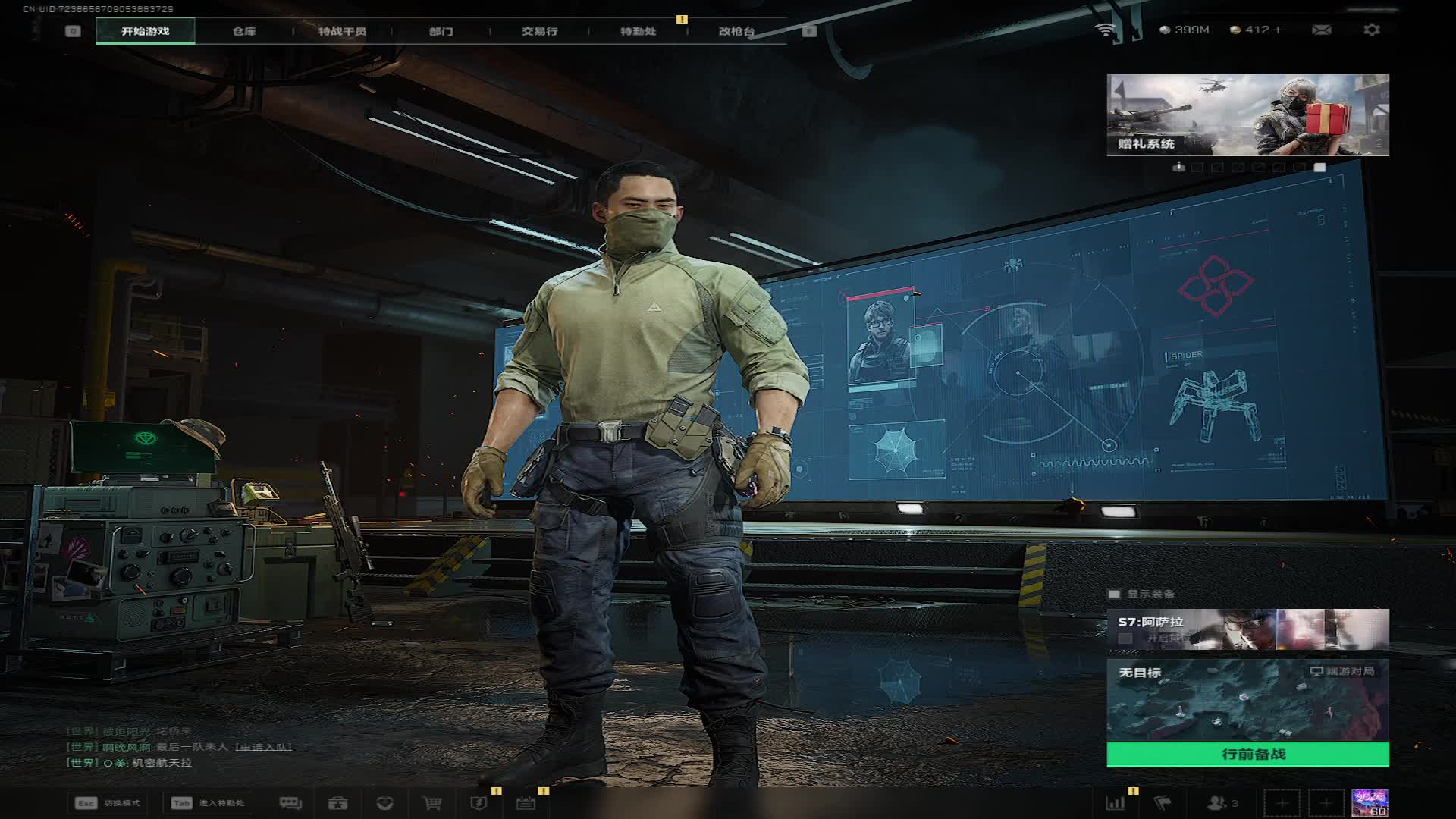Switch to the 仓库 warehouse tab
The height and width of the screenshot is (819, 1456).
coord(244,31)
